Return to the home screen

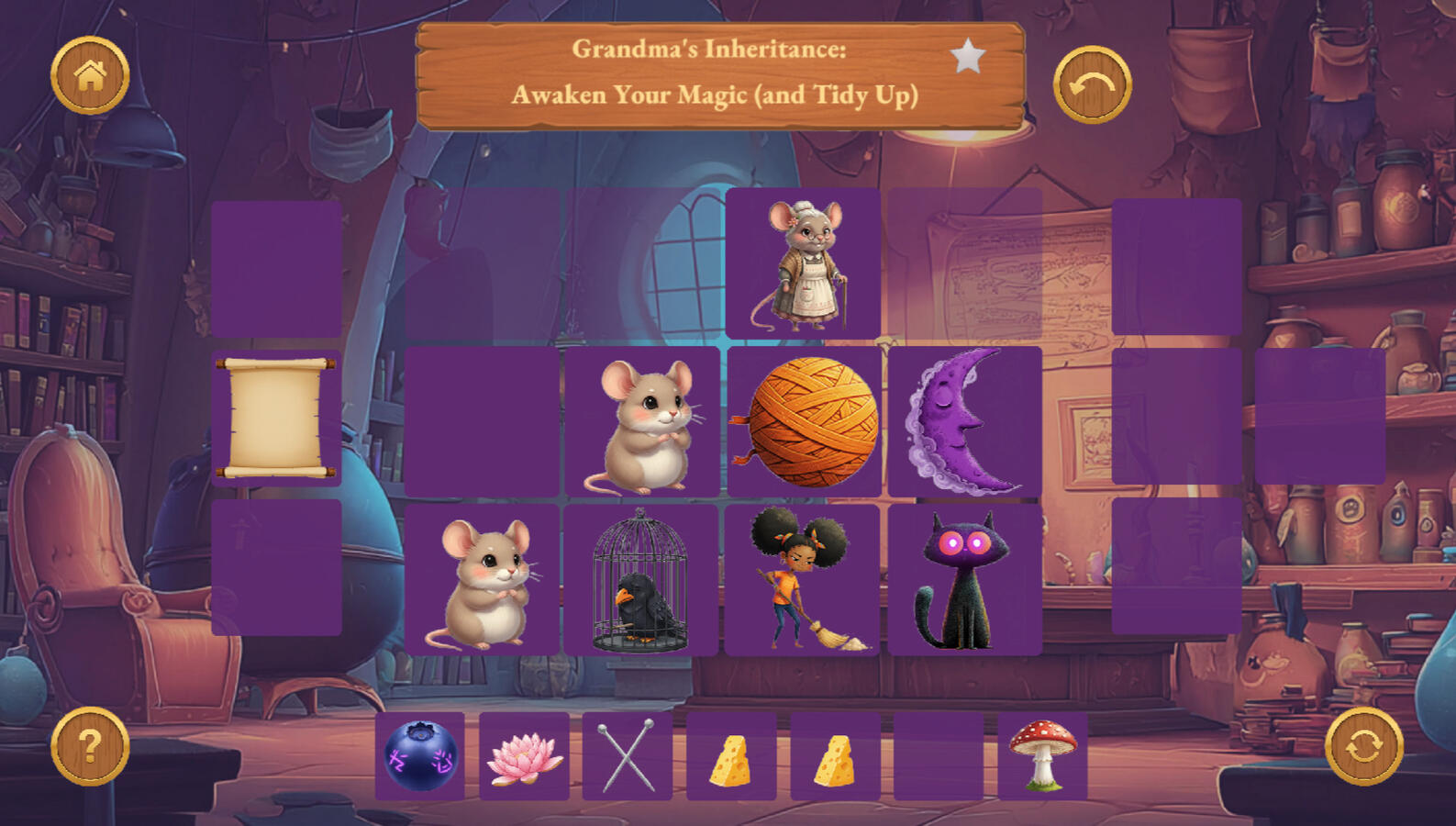(x=90, y=75)
